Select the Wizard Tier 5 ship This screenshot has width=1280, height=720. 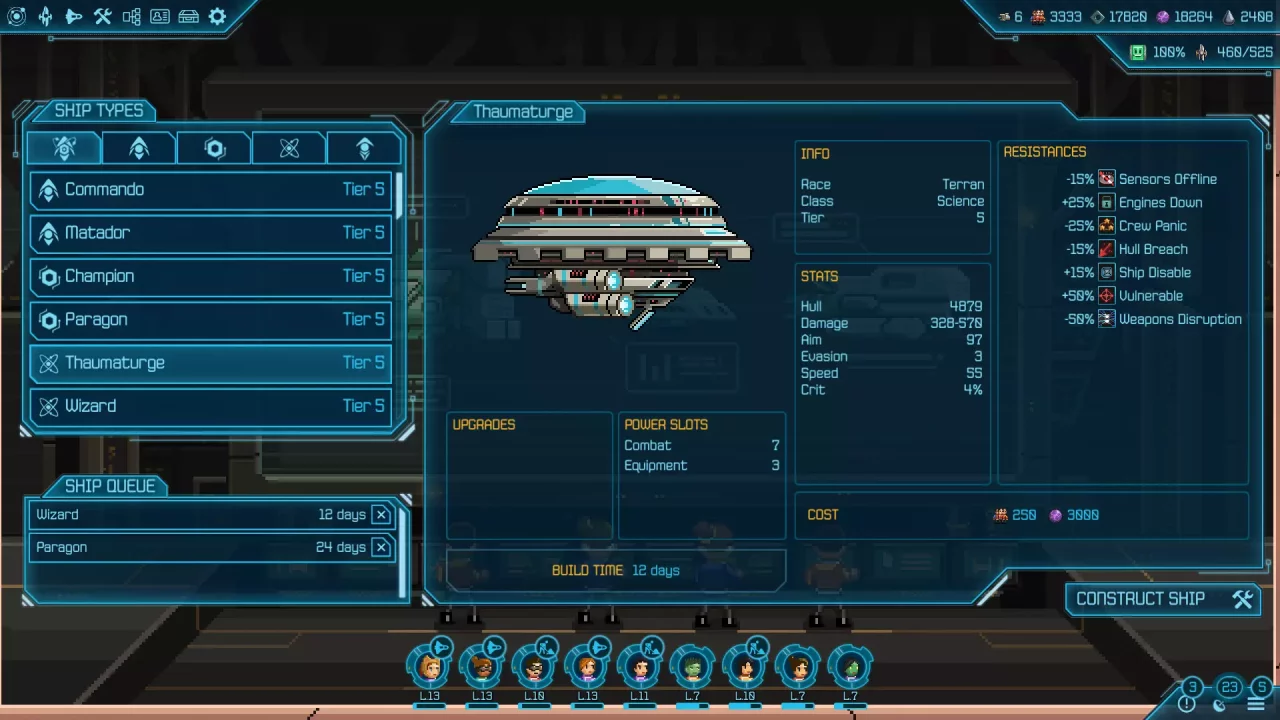point(210,406)
